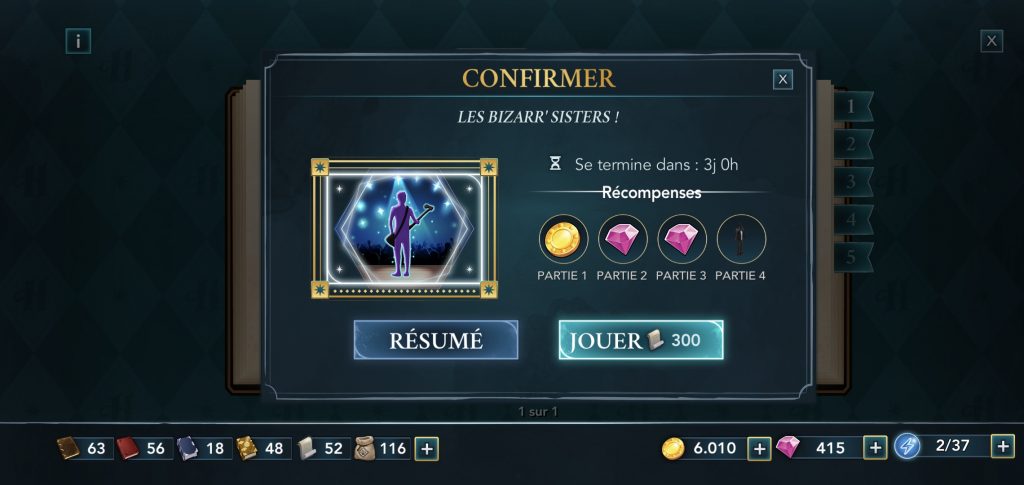Open the info button
Viewport: 1024px width, 485px height.
(78, 41)
